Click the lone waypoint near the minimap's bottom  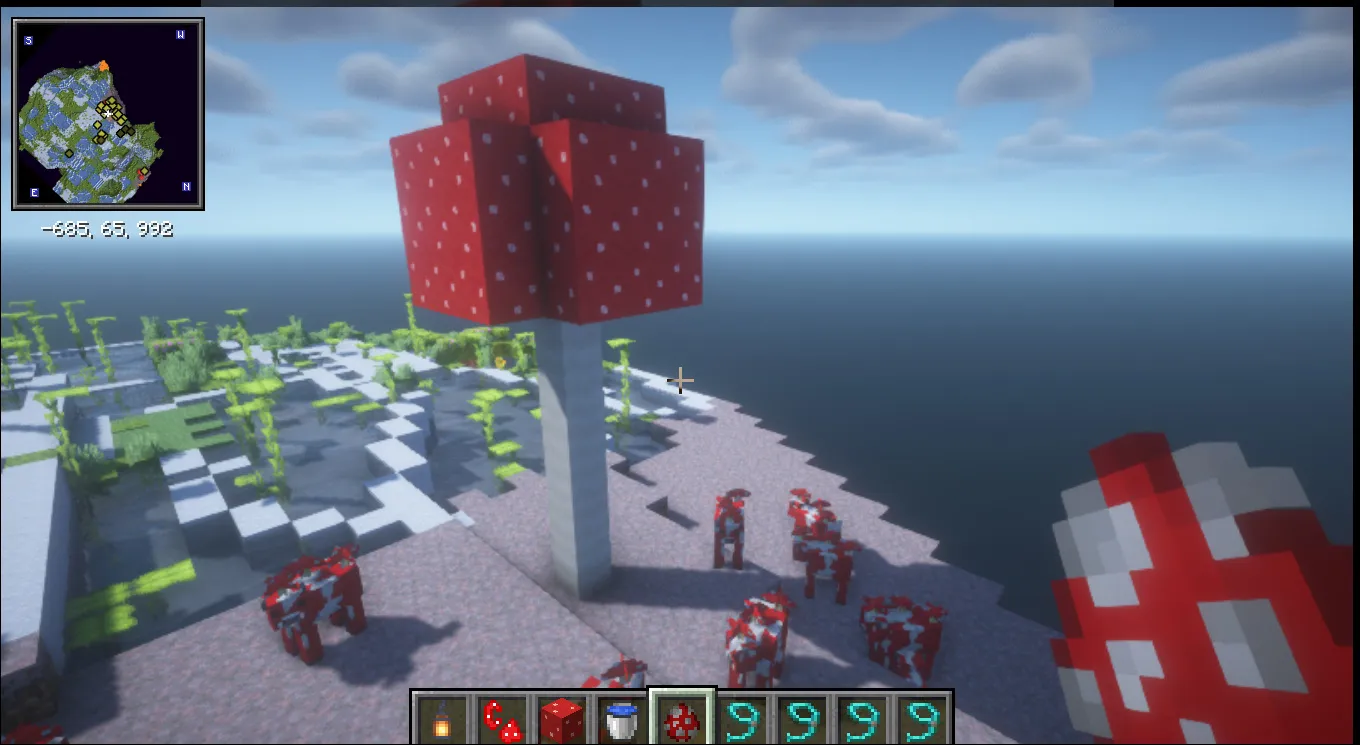(x=144, y=170)
